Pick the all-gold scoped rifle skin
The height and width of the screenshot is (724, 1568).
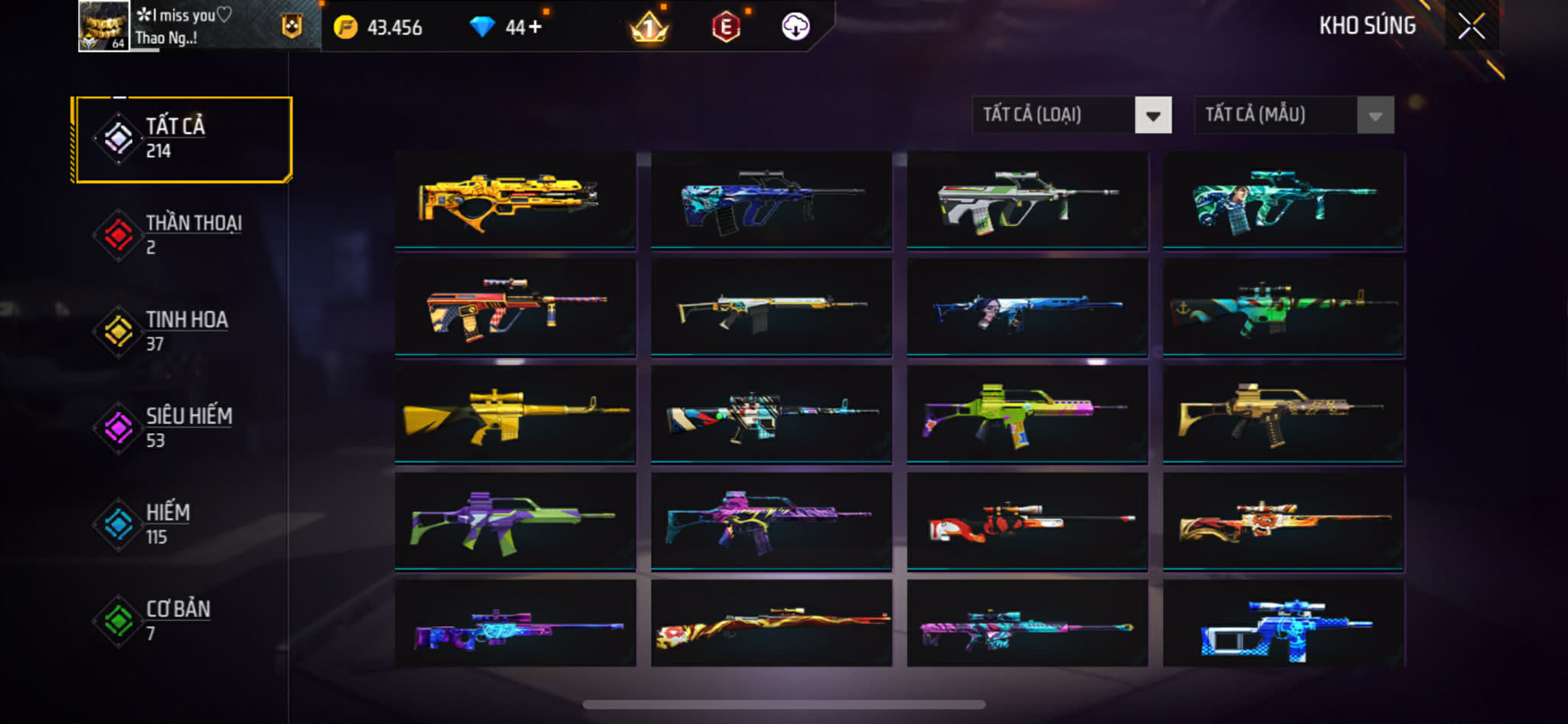pyautogui.click(x=514, y=414)
